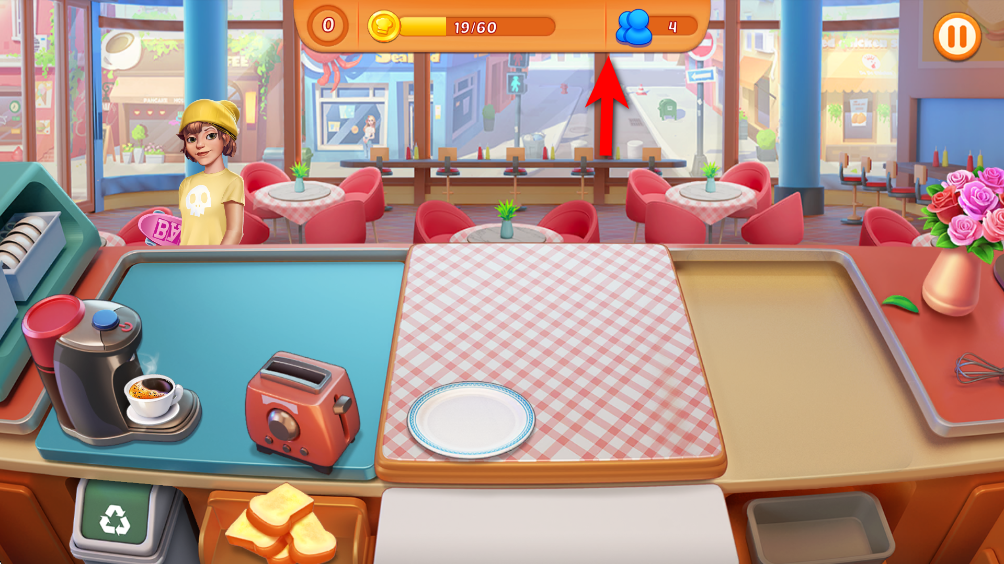Pick up the filled coffee cup
The image size is (1004, 564).
click(x=153, y=396)
